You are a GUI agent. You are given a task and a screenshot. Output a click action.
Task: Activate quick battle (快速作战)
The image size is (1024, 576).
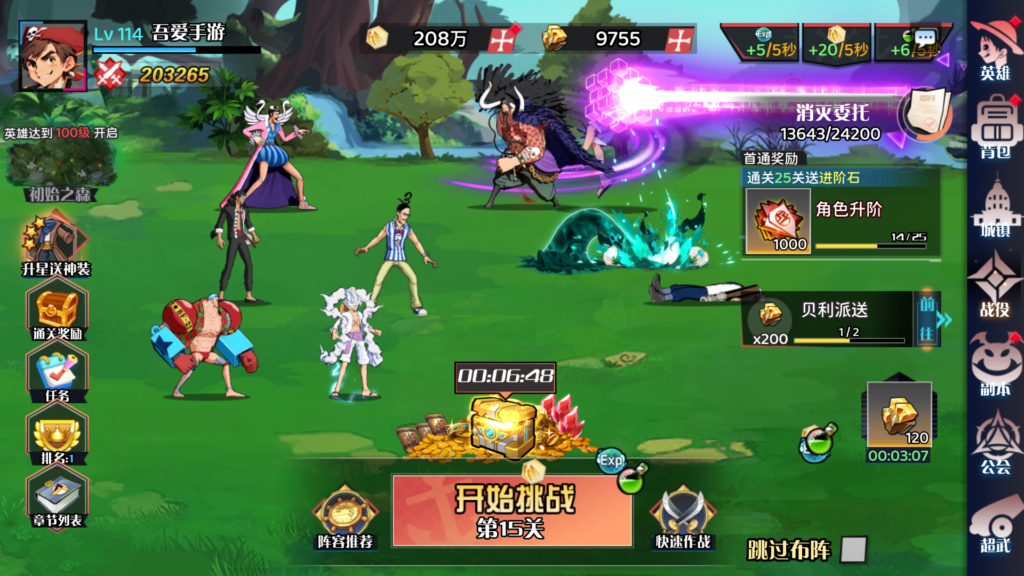(683, 515)
